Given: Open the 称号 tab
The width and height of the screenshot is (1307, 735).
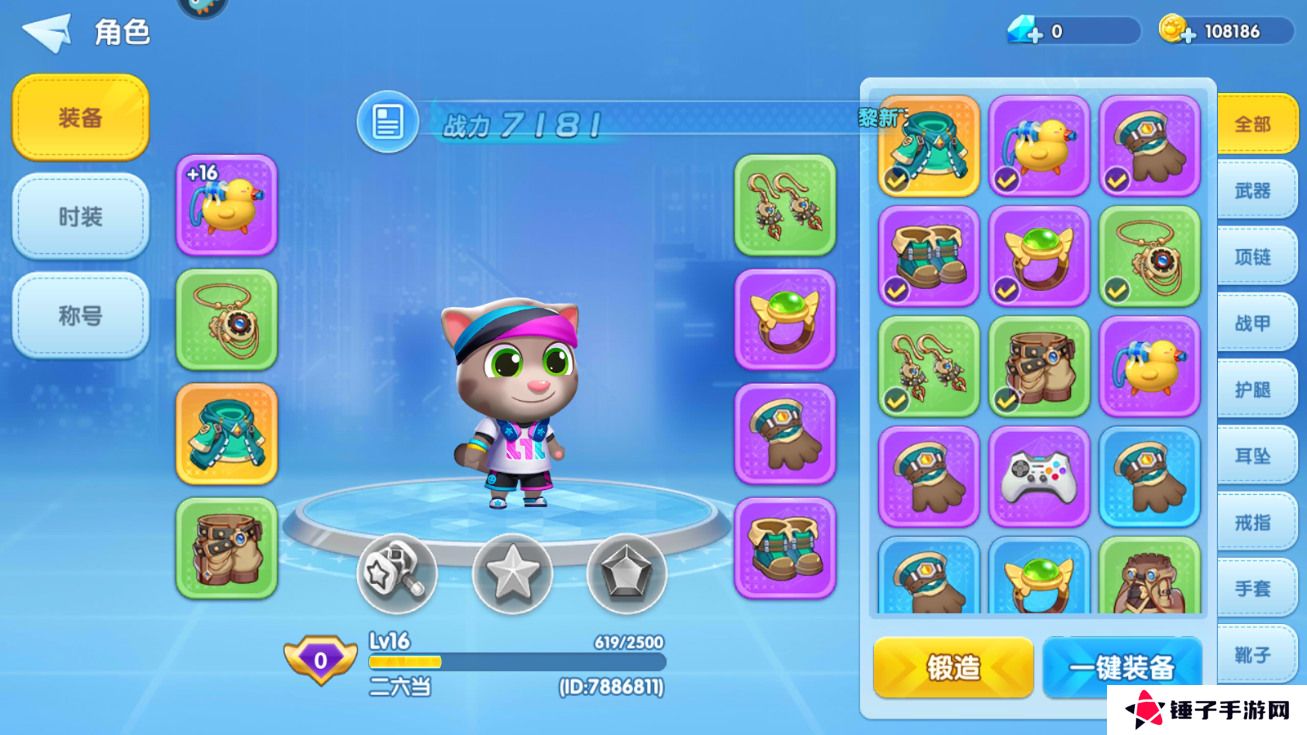Looking at the screenshot, I should point(80,316).
